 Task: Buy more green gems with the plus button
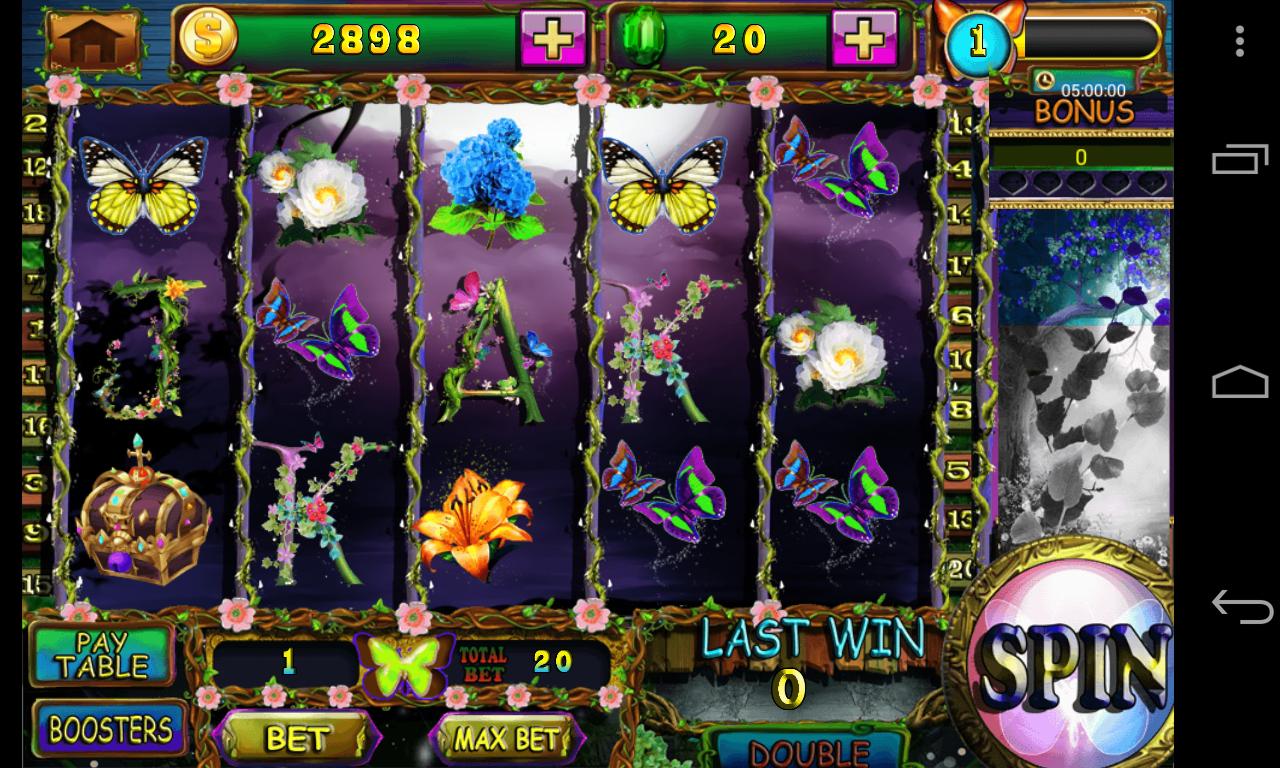click(865, 39)
